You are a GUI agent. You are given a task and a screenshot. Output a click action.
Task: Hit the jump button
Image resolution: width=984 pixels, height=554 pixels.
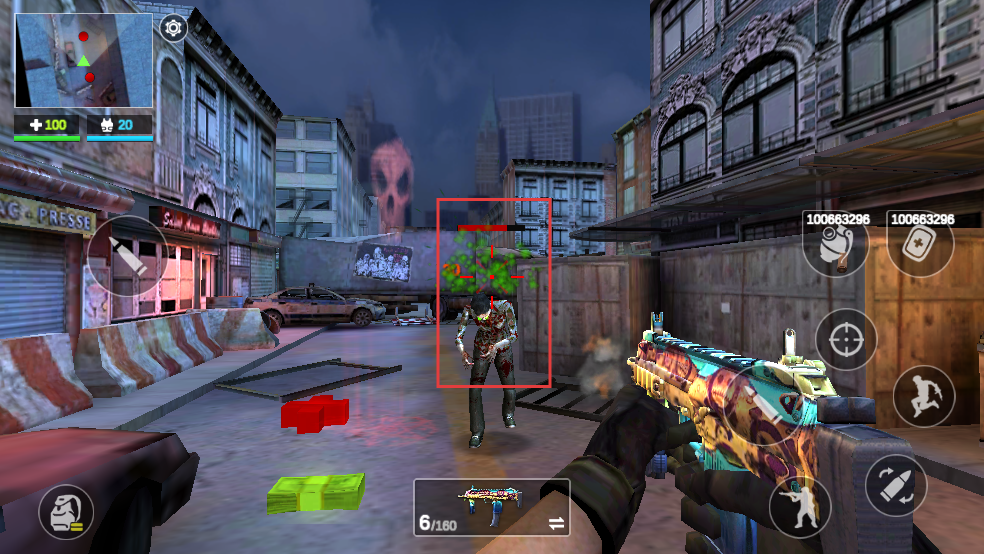coord(923,396)
